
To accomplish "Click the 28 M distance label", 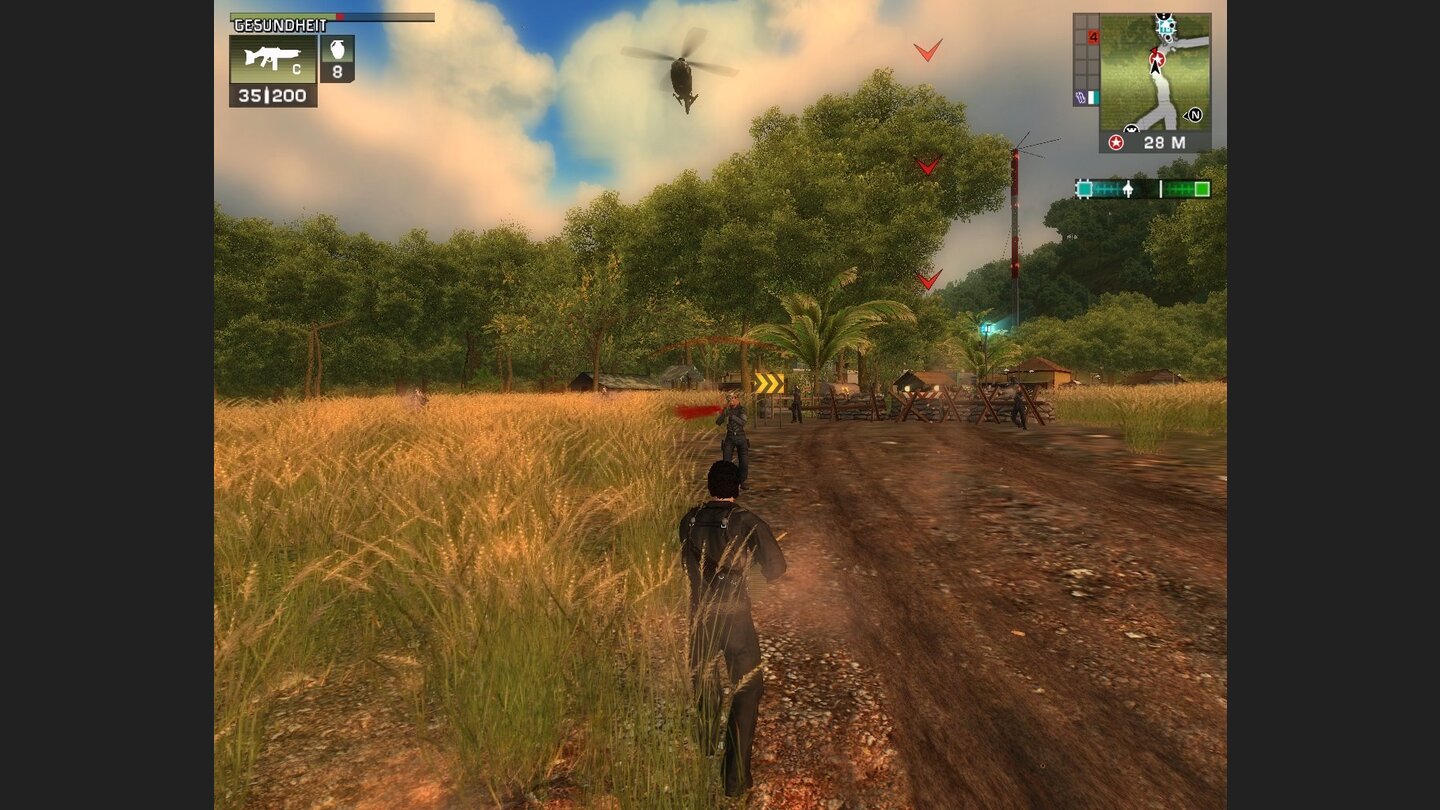I will tap(1165, 140).
